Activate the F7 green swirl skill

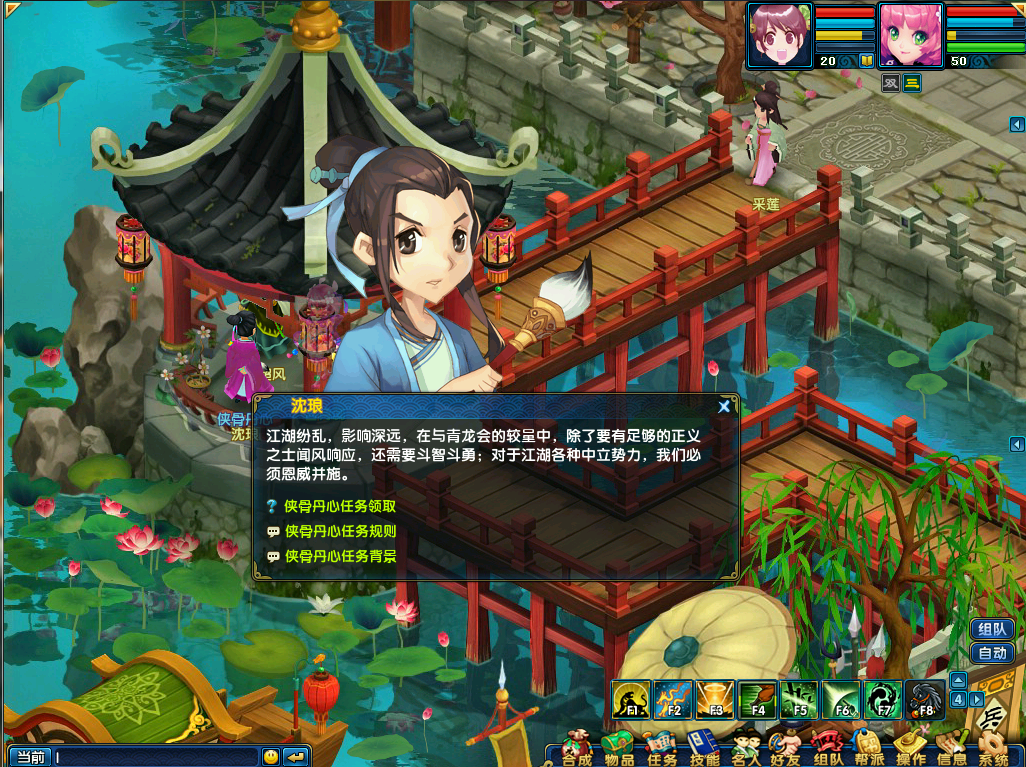click(884, 699)
